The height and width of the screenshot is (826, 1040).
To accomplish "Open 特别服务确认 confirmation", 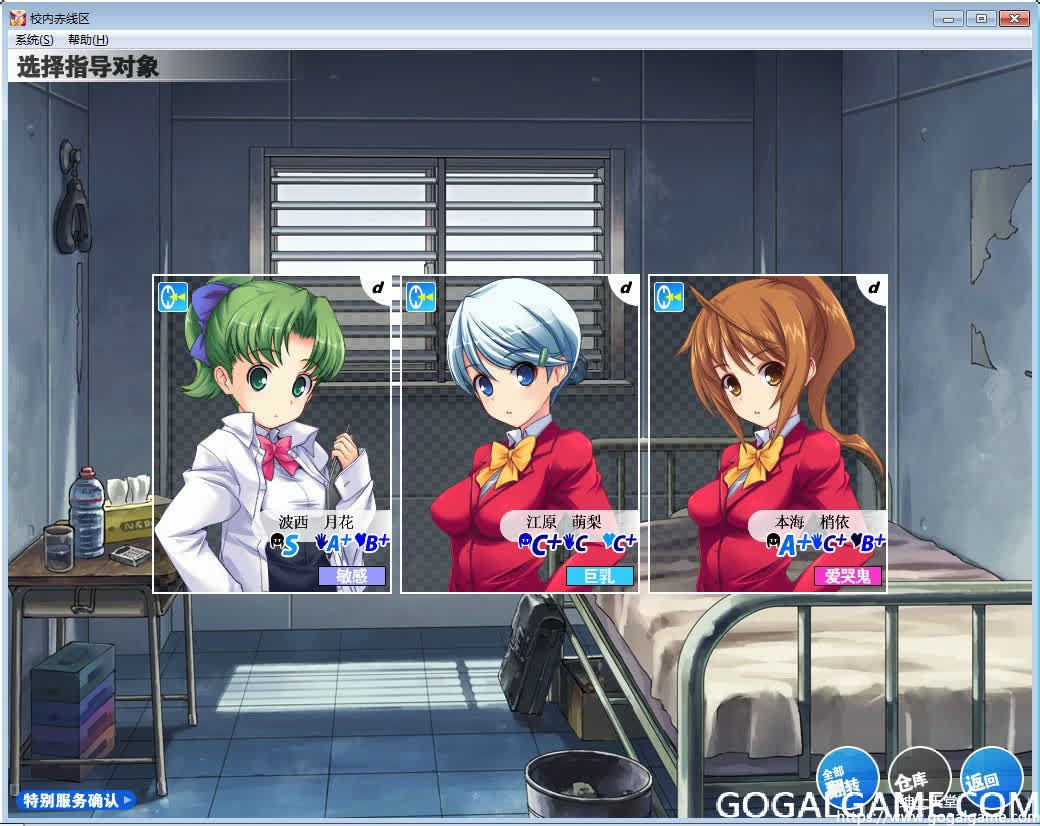I will point(77,800).
